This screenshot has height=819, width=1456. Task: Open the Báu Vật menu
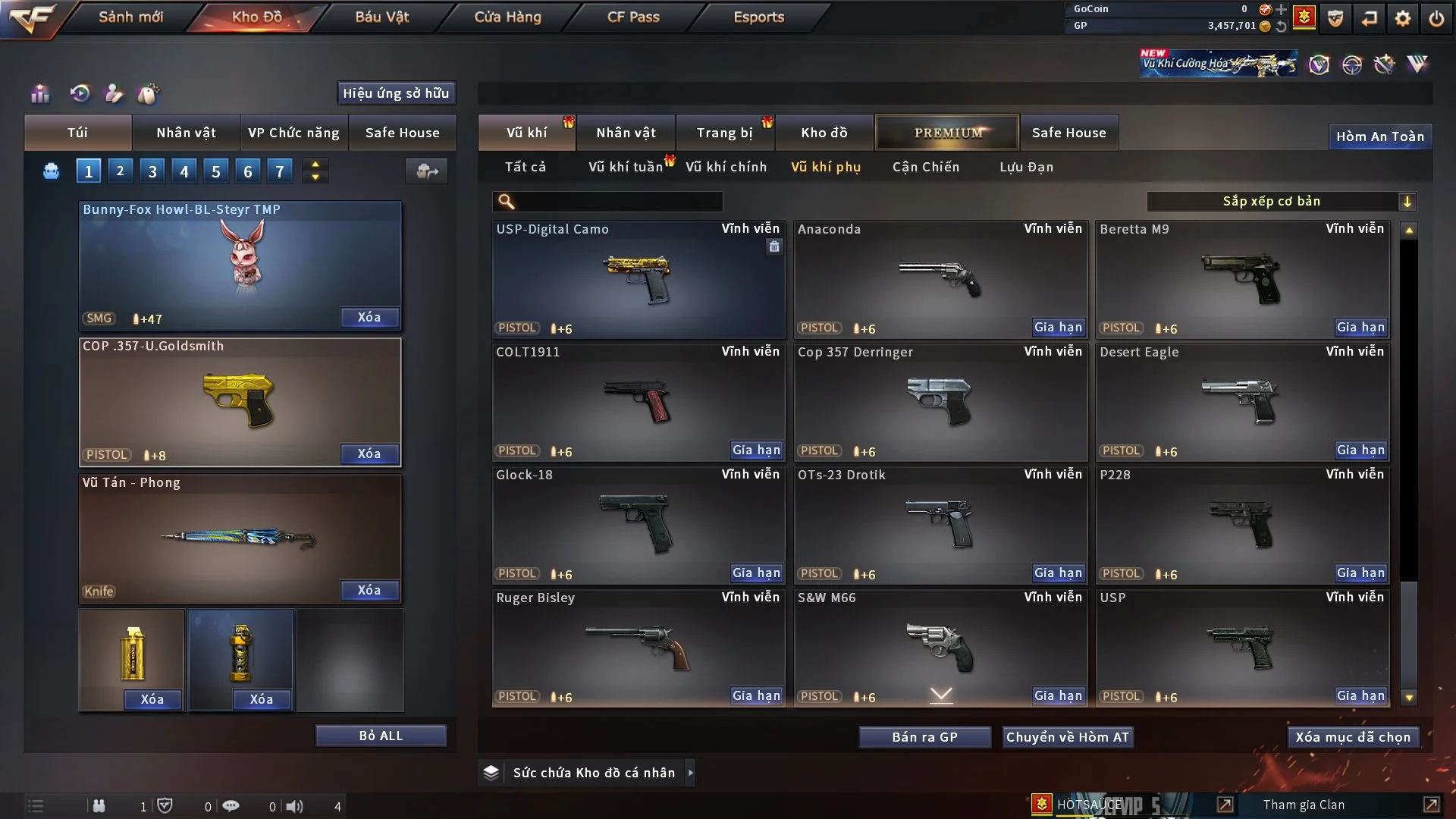click(381, 17)
